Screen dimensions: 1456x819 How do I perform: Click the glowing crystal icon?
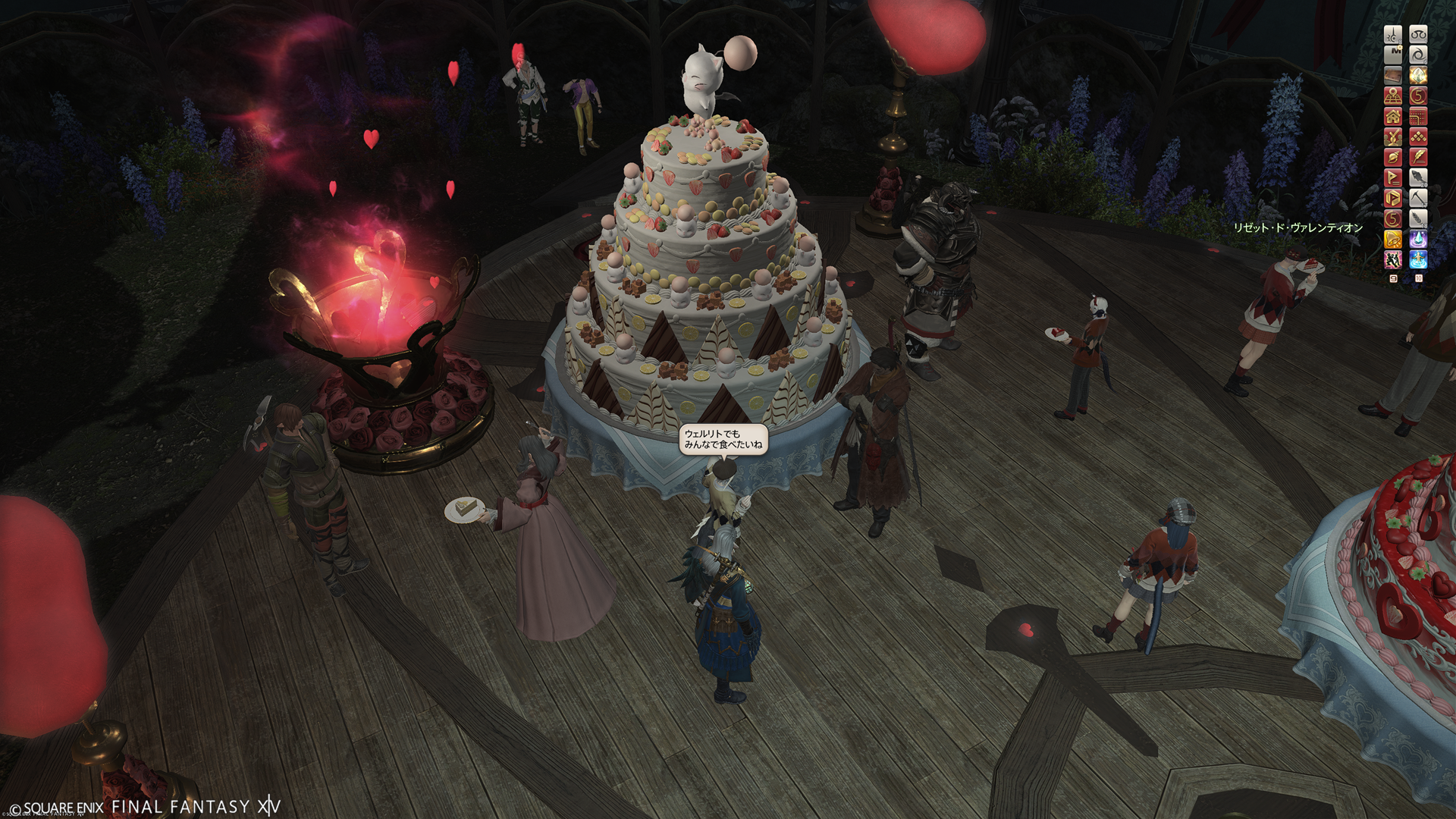tap(1418, 75)
